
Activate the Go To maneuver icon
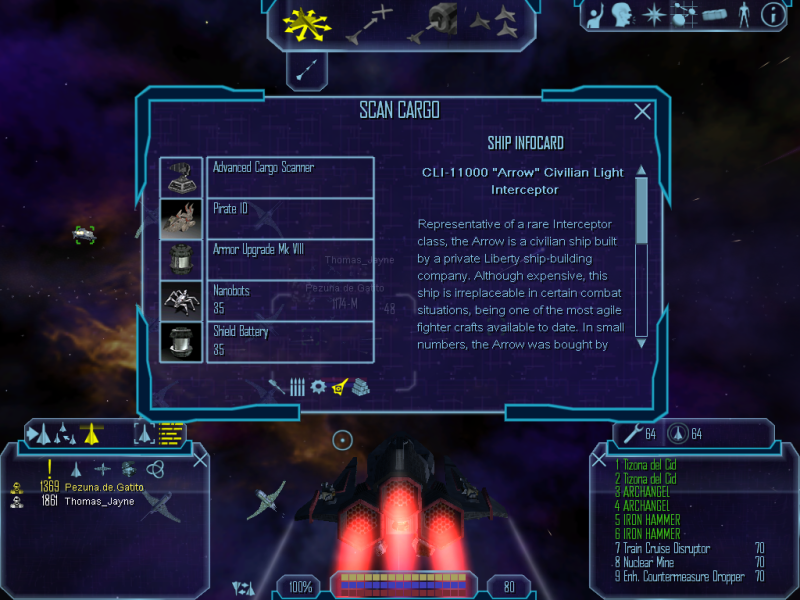click(369, 24)
